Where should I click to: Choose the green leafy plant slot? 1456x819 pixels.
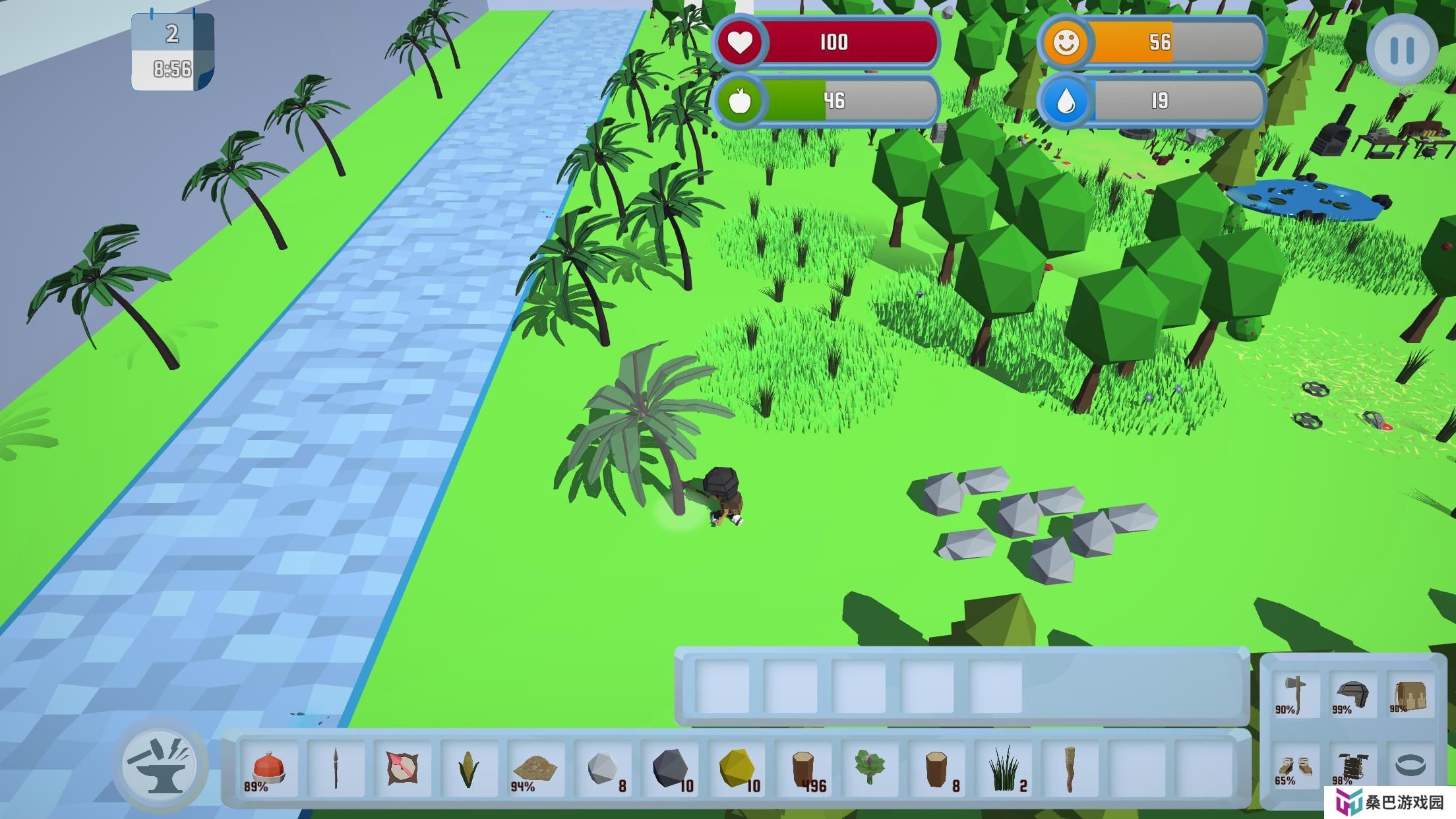coord(870,768)
